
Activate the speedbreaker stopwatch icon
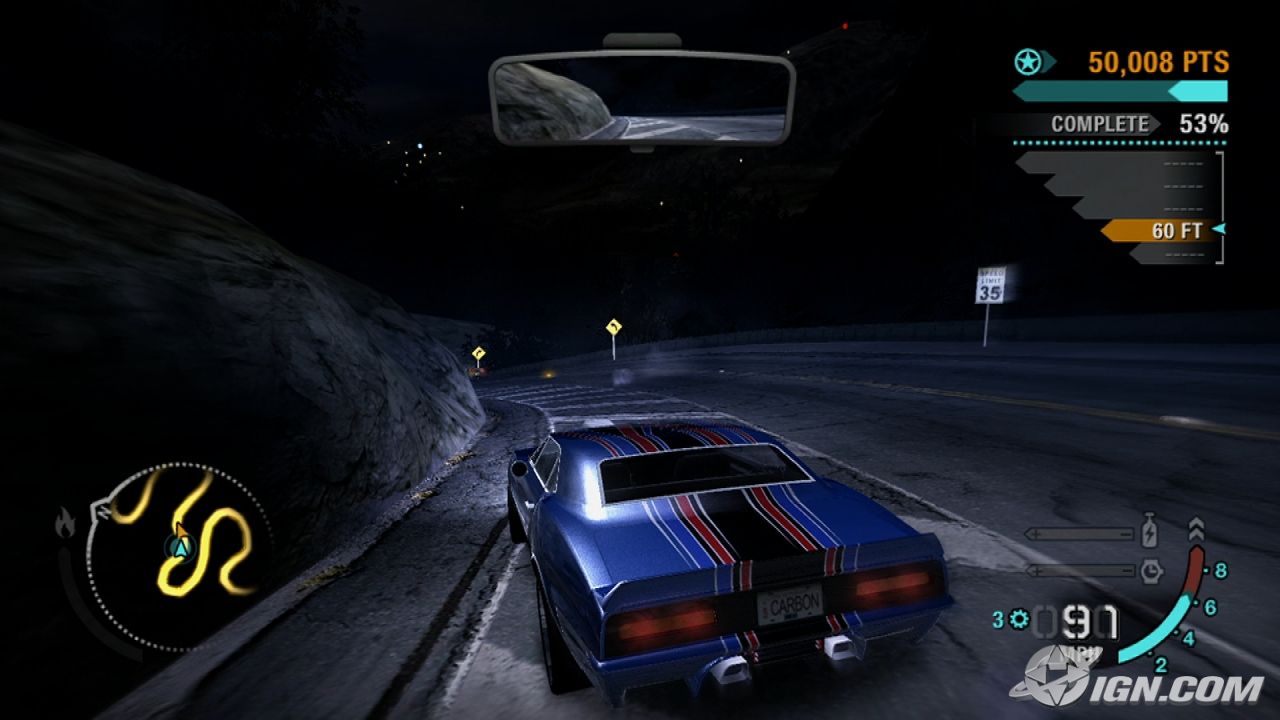tap(1150, 571)
